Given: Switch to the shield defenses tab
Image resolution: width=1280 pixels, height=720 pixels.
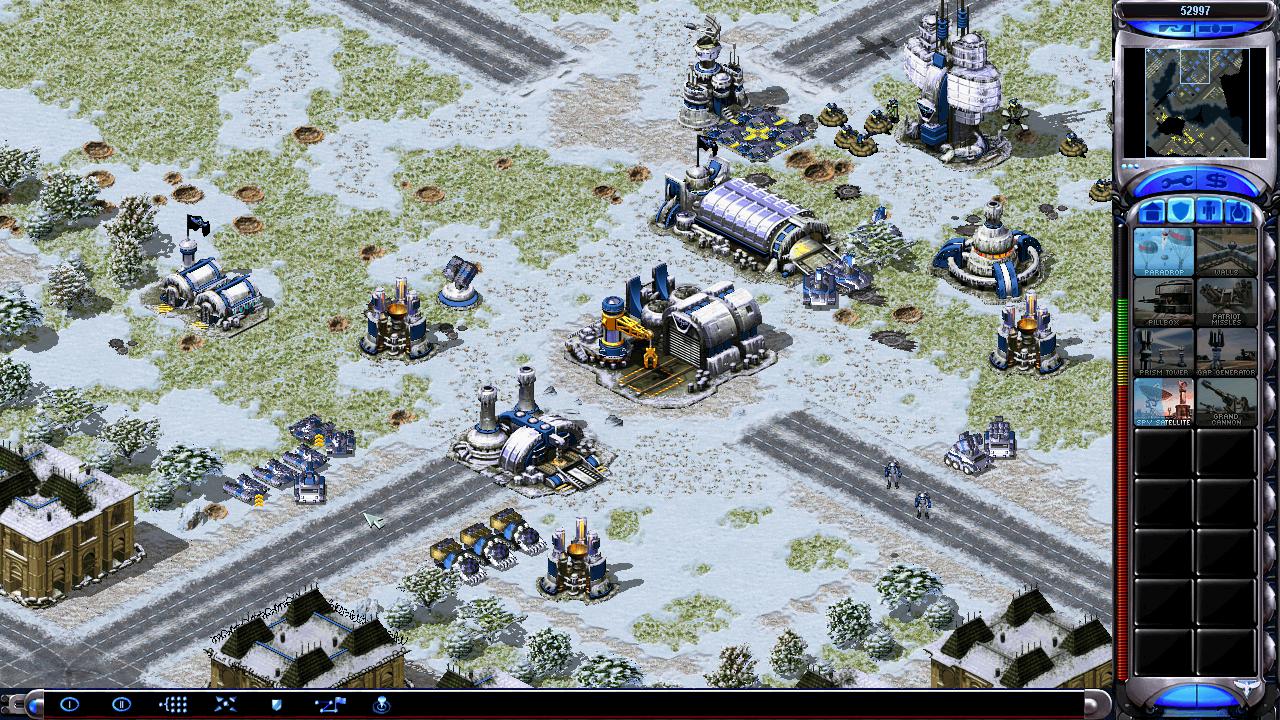Looking at the screenshot, I should 1180,211.
